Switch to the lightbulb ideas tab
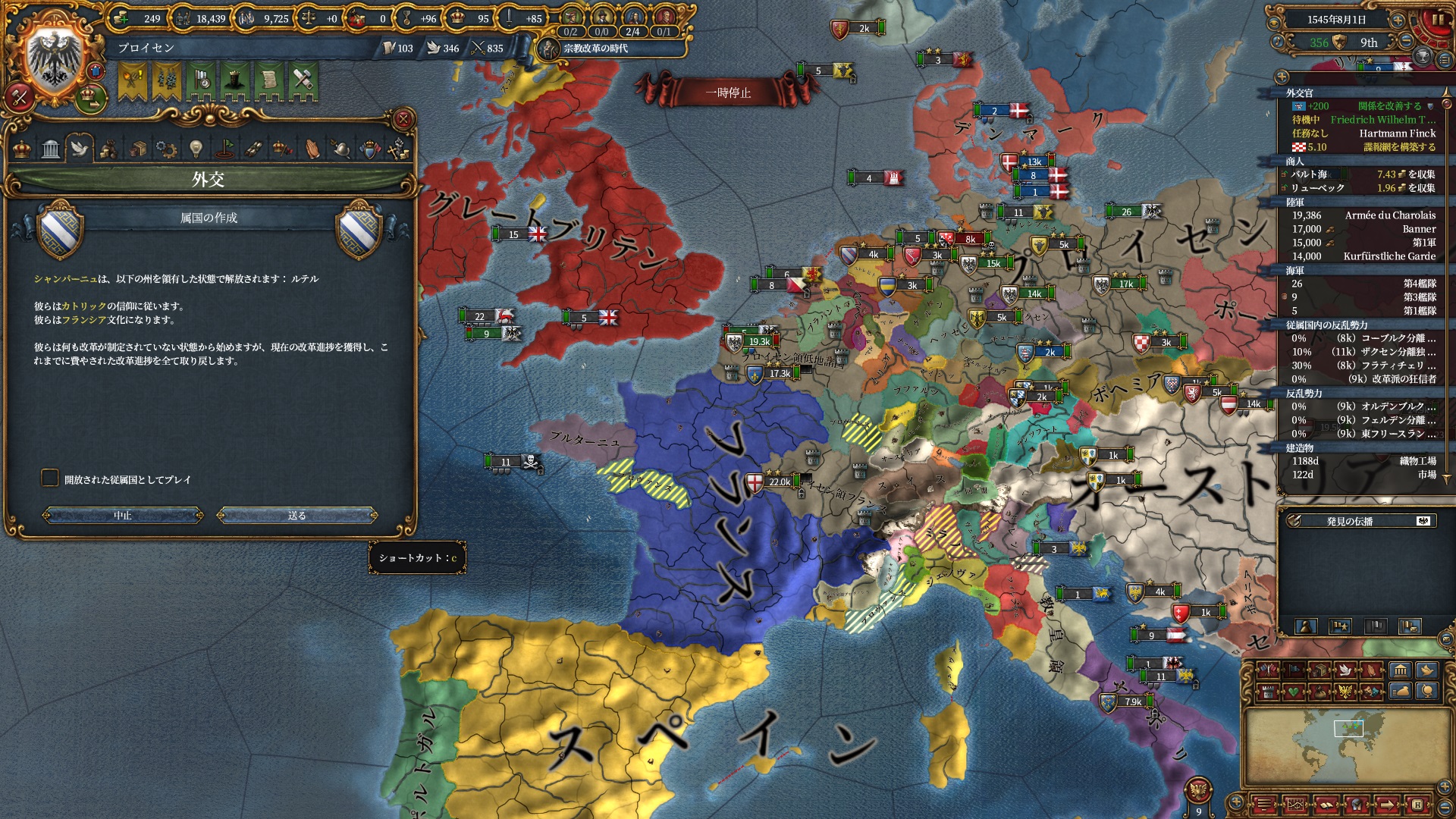Viewport: 1456px width, 819px height. click(x=196, y=149)
